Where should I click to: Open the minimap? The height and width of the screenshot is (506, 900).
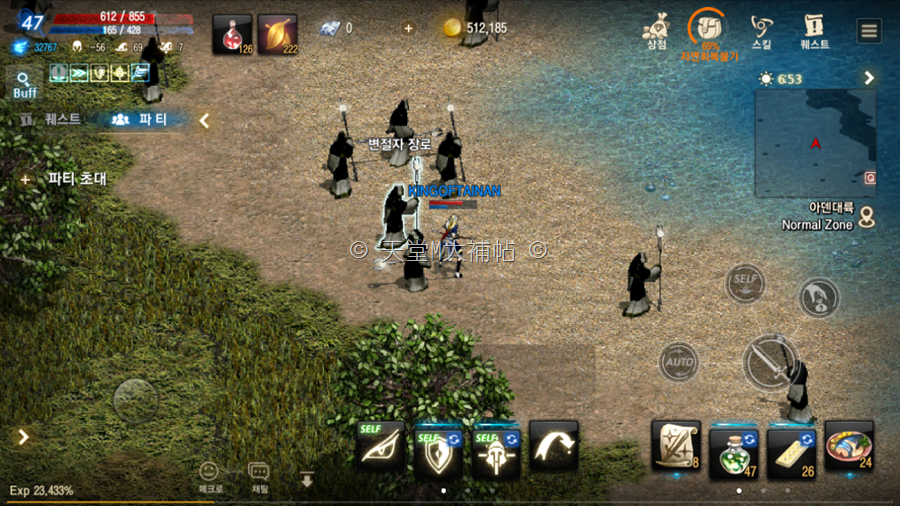click(815, 143)
